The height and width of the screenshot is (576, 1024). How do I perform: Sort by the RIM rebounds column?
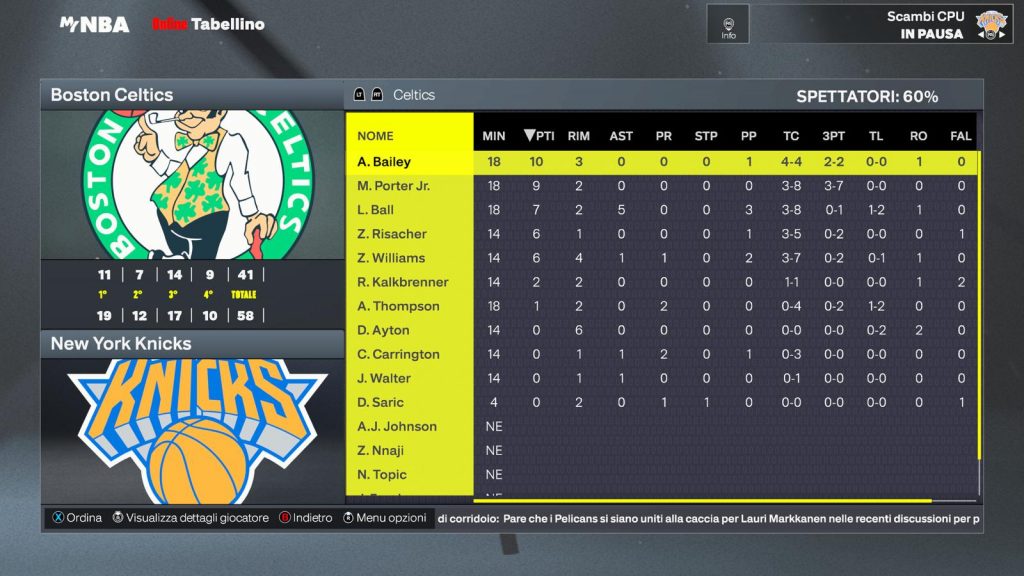[x=579, y=136]
